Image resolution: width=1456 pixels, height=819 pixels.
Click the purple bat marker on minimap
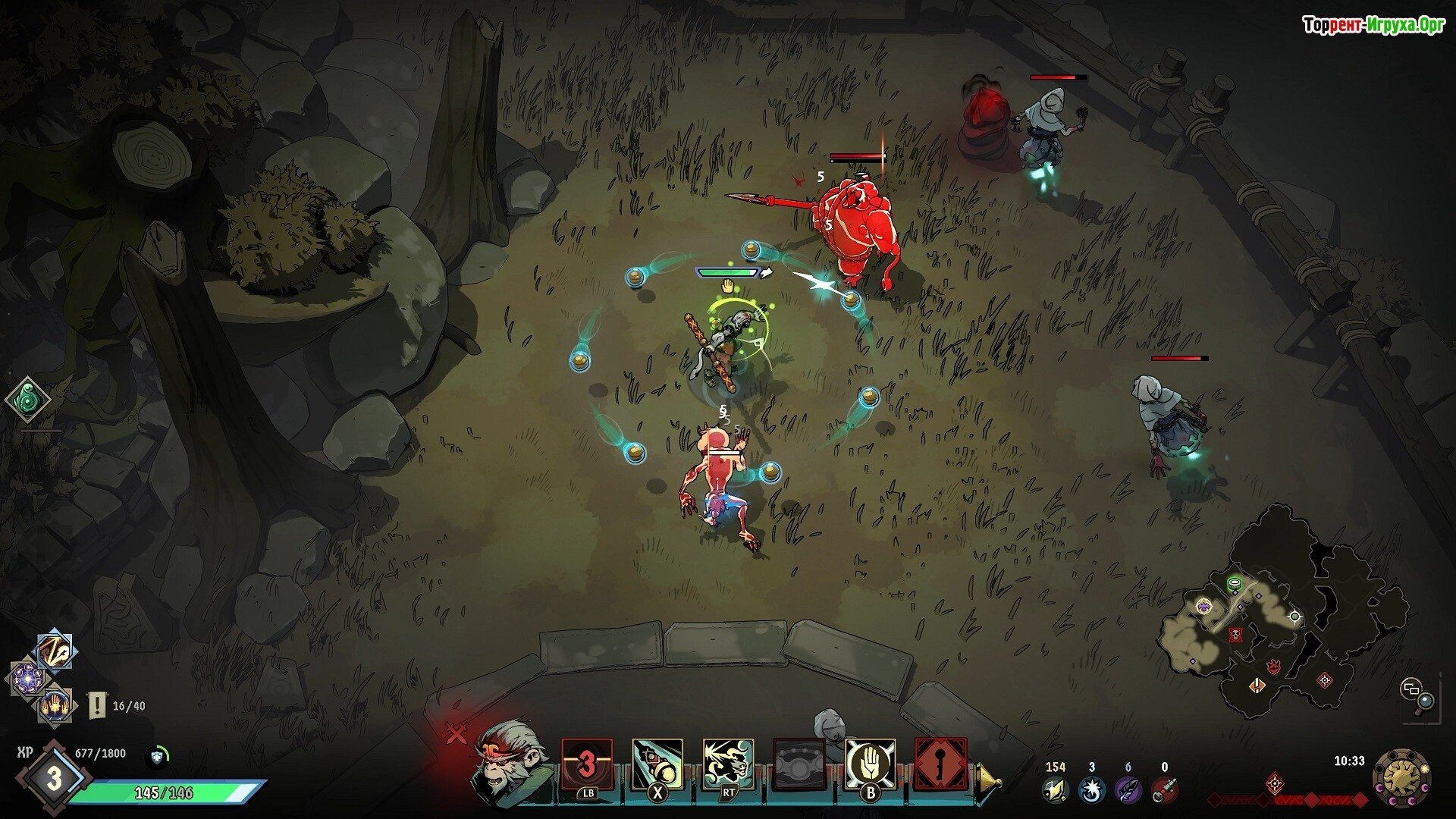[1203, 606]
